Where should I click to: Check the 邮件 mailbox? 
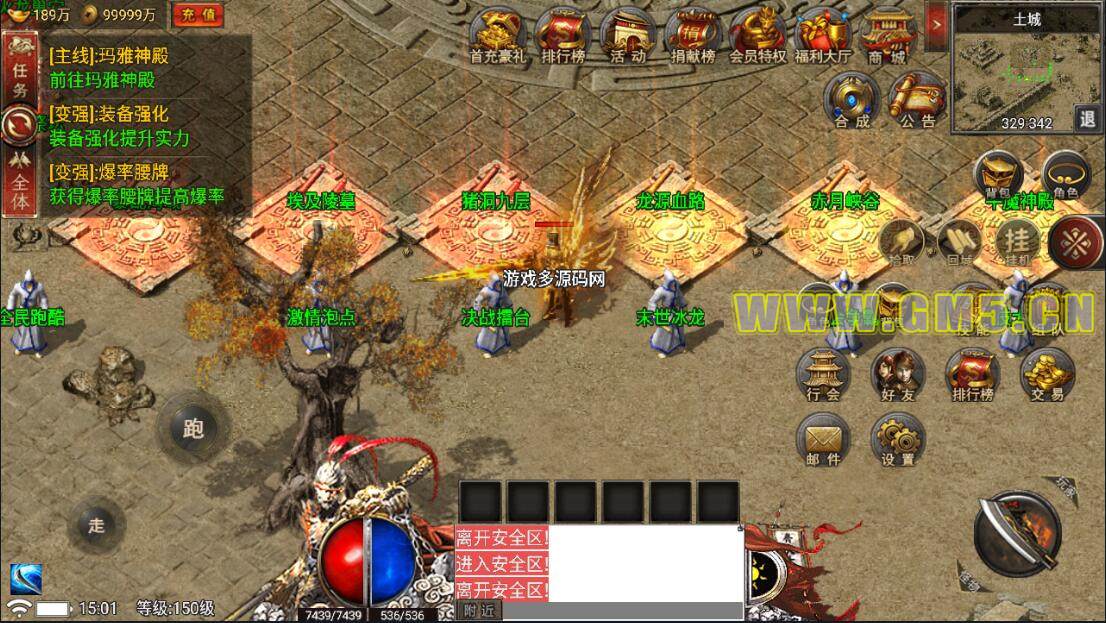click(822, 439)
